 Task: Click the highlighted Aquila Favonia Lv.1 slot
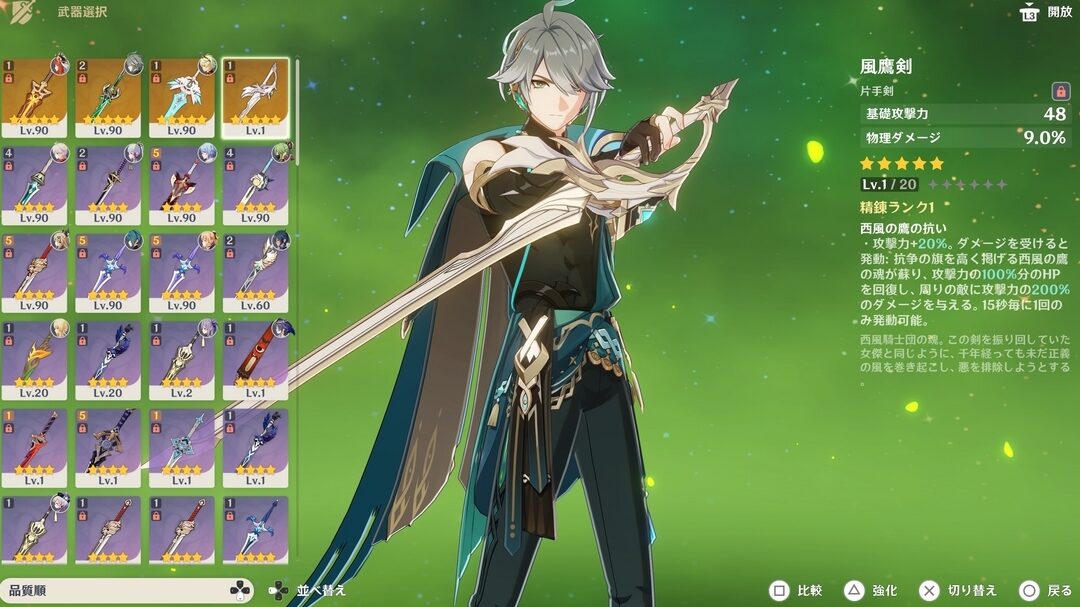coord(255,97)
